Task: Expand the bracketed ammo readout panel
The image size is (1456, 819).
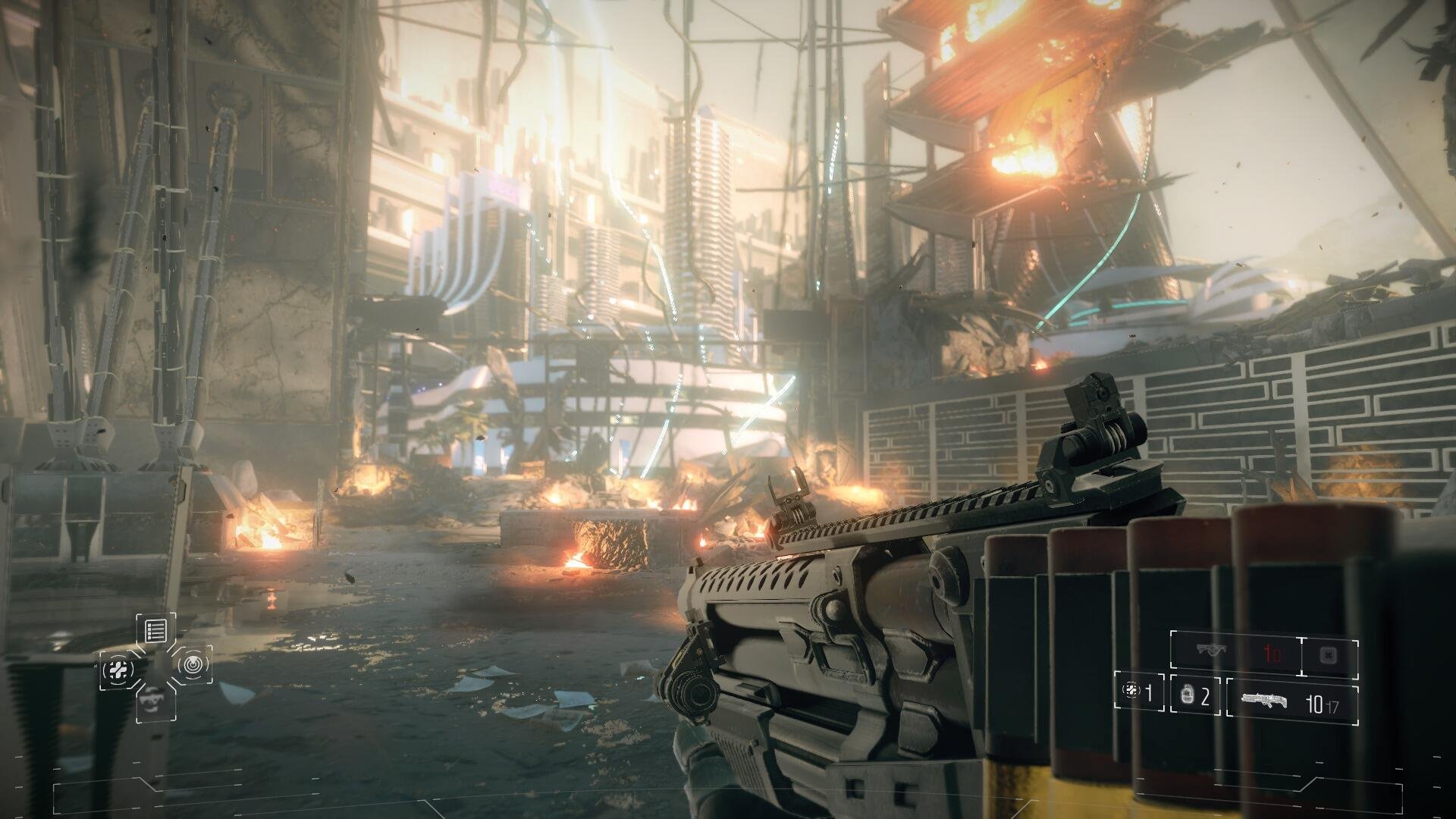Action: click(1293, 701)
